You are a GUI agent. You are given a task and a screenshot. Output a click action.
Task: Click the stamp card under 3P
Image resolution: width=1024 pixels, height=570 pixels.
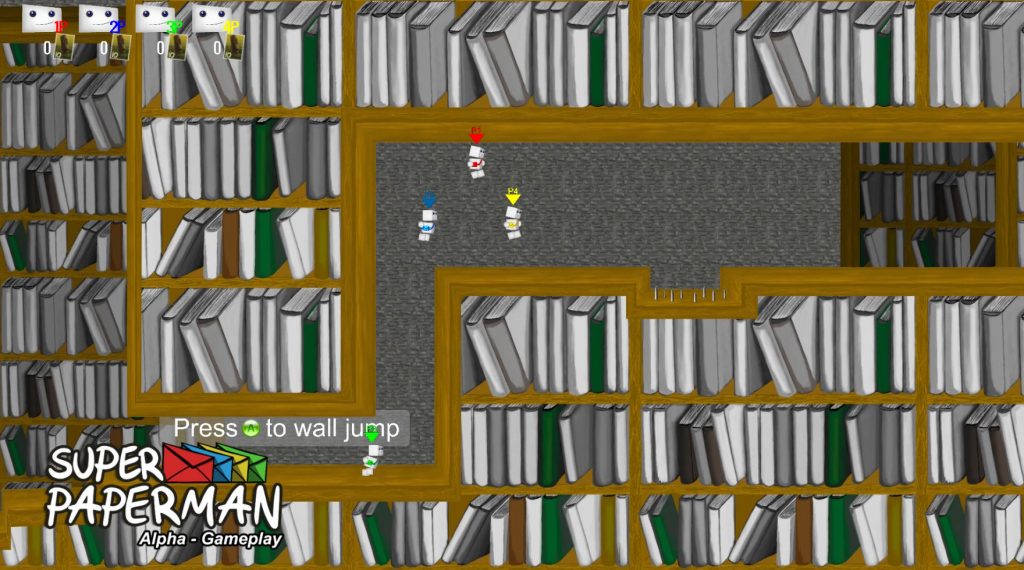177,47
